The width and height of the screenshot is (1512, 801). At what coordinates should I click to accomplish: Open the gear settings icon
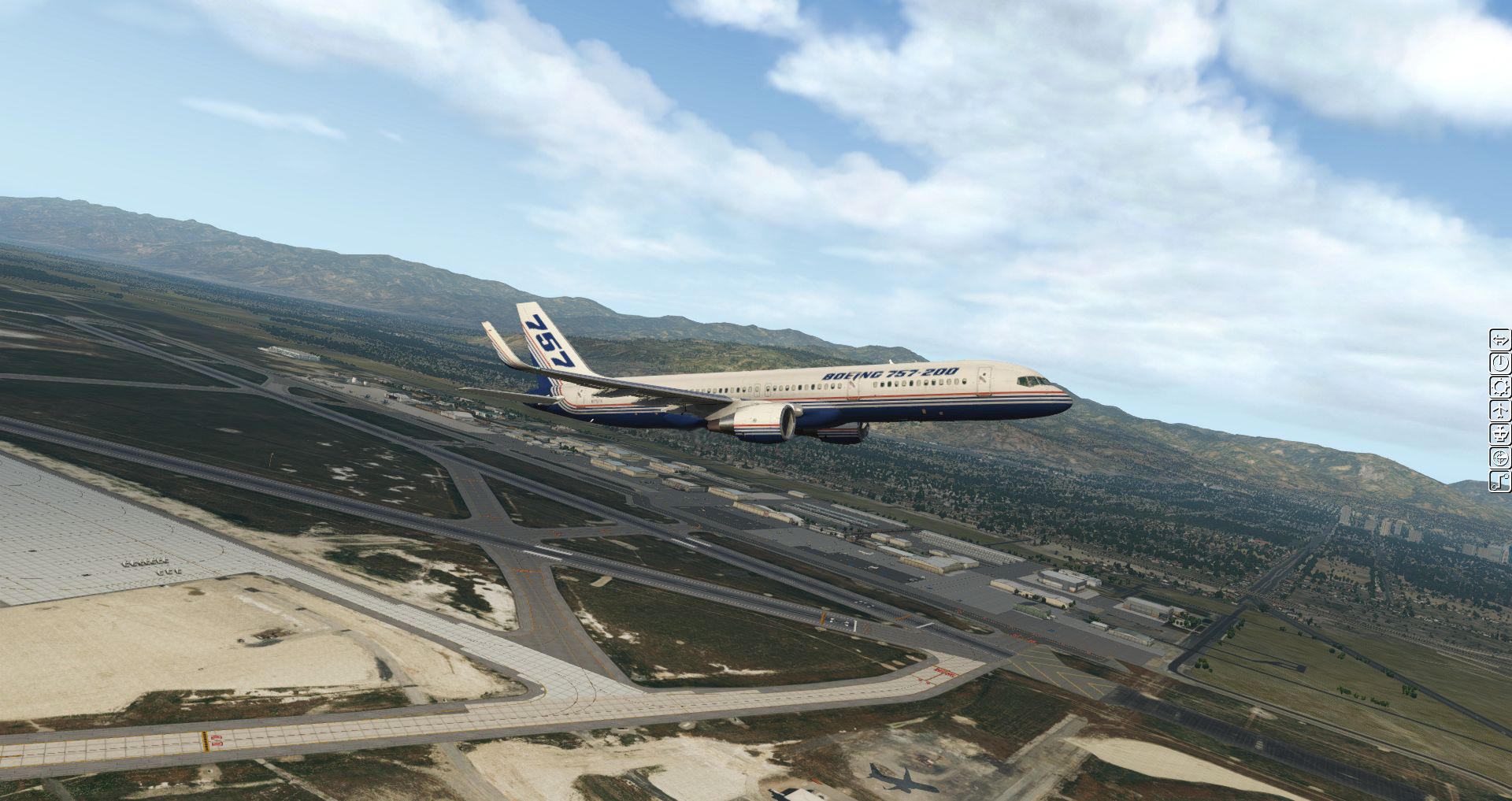(1500, 387)
